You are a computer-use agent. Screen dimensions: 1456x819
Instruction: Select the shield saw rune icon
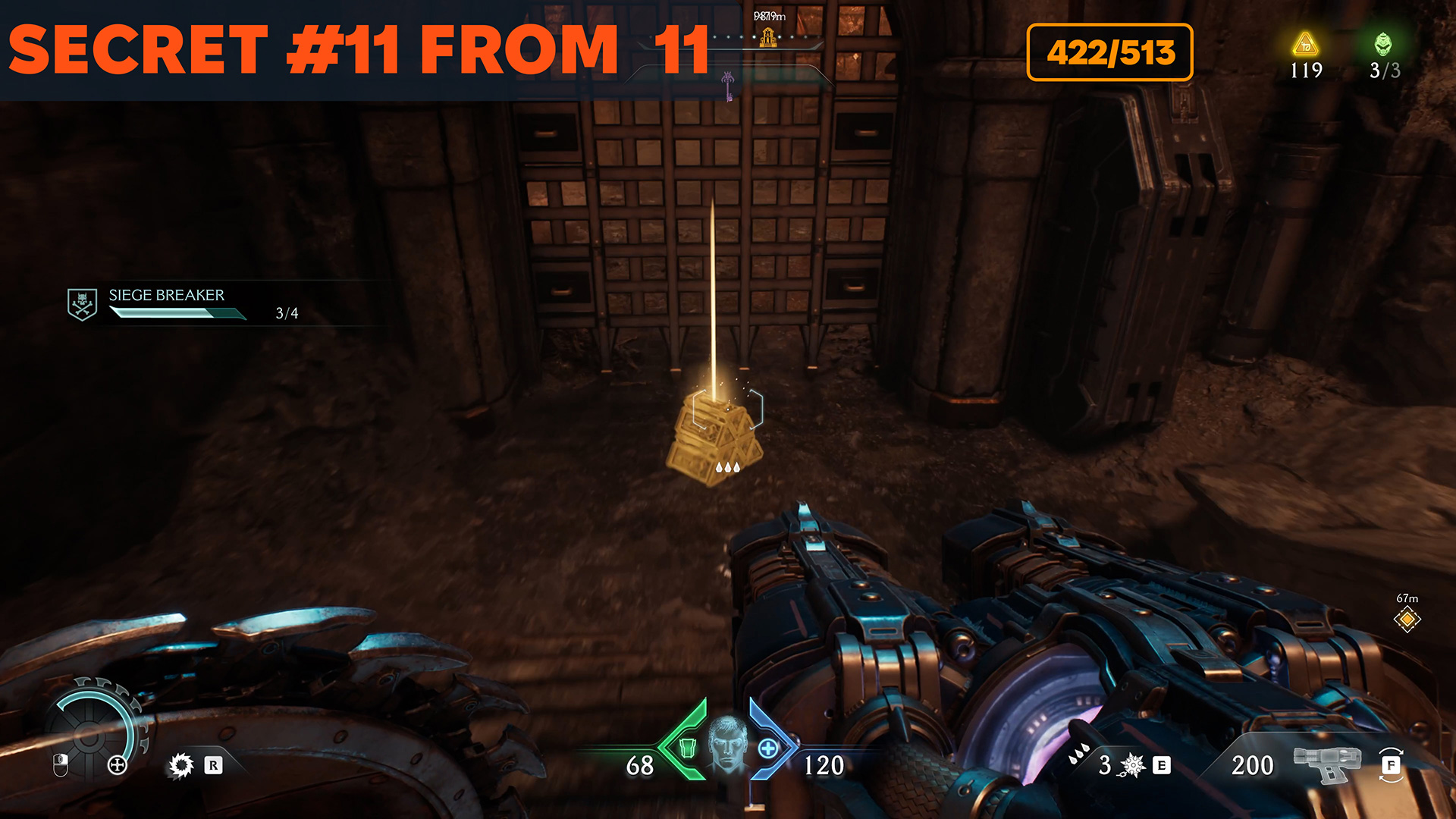181,765
